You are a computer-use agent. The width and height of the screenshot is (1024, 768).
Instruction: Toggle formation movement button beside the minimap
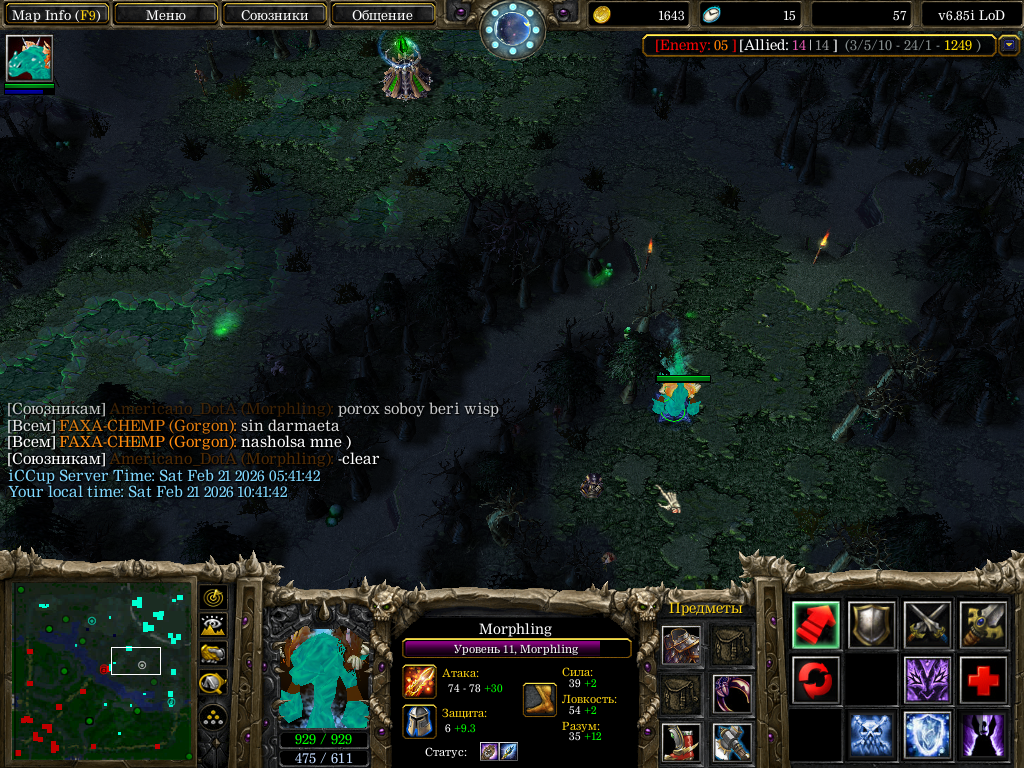point(213,717)
